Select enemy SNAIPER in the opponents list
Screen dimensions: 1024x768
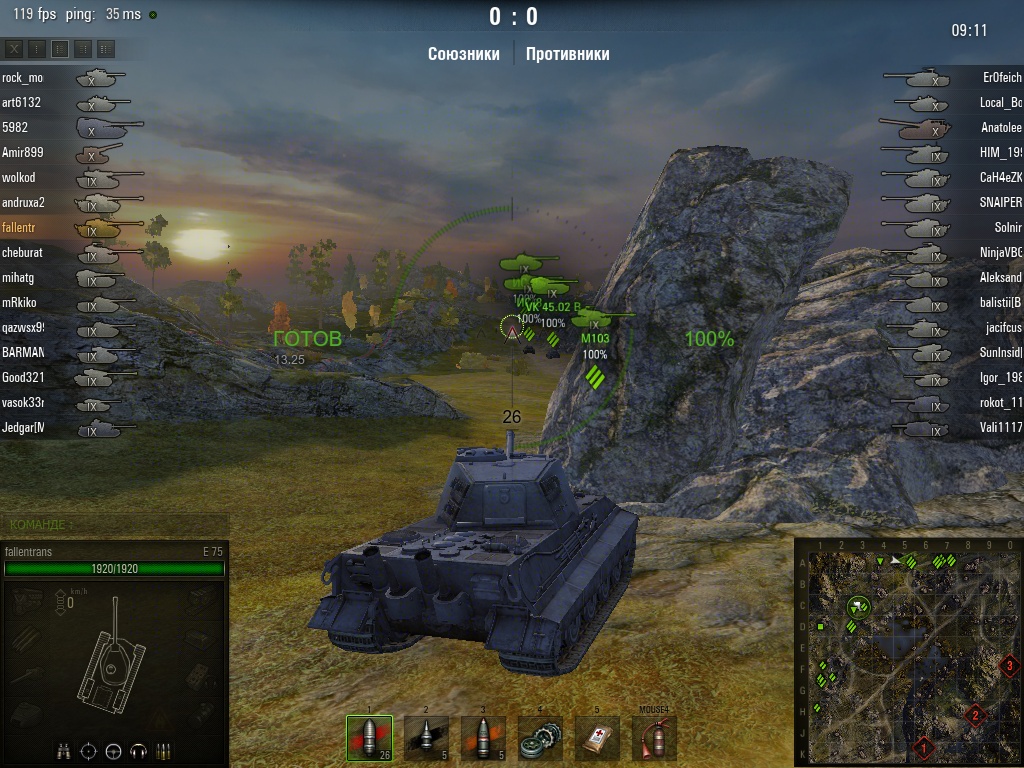(x=1000, y=202)
